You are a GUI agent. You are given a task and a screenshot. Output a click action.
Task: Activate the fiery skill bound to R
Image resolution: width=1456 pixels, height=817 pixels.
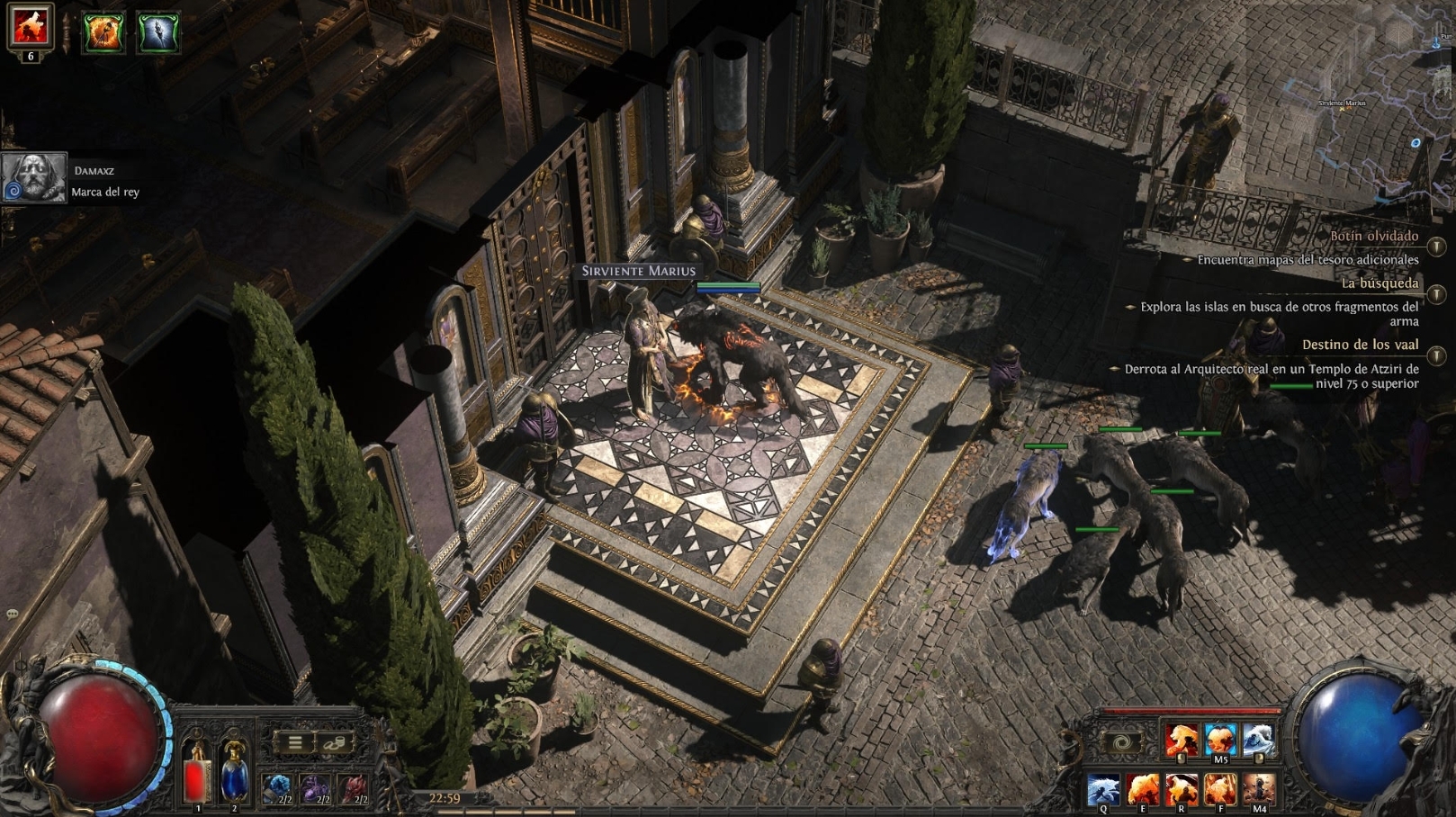point(1182,789)
